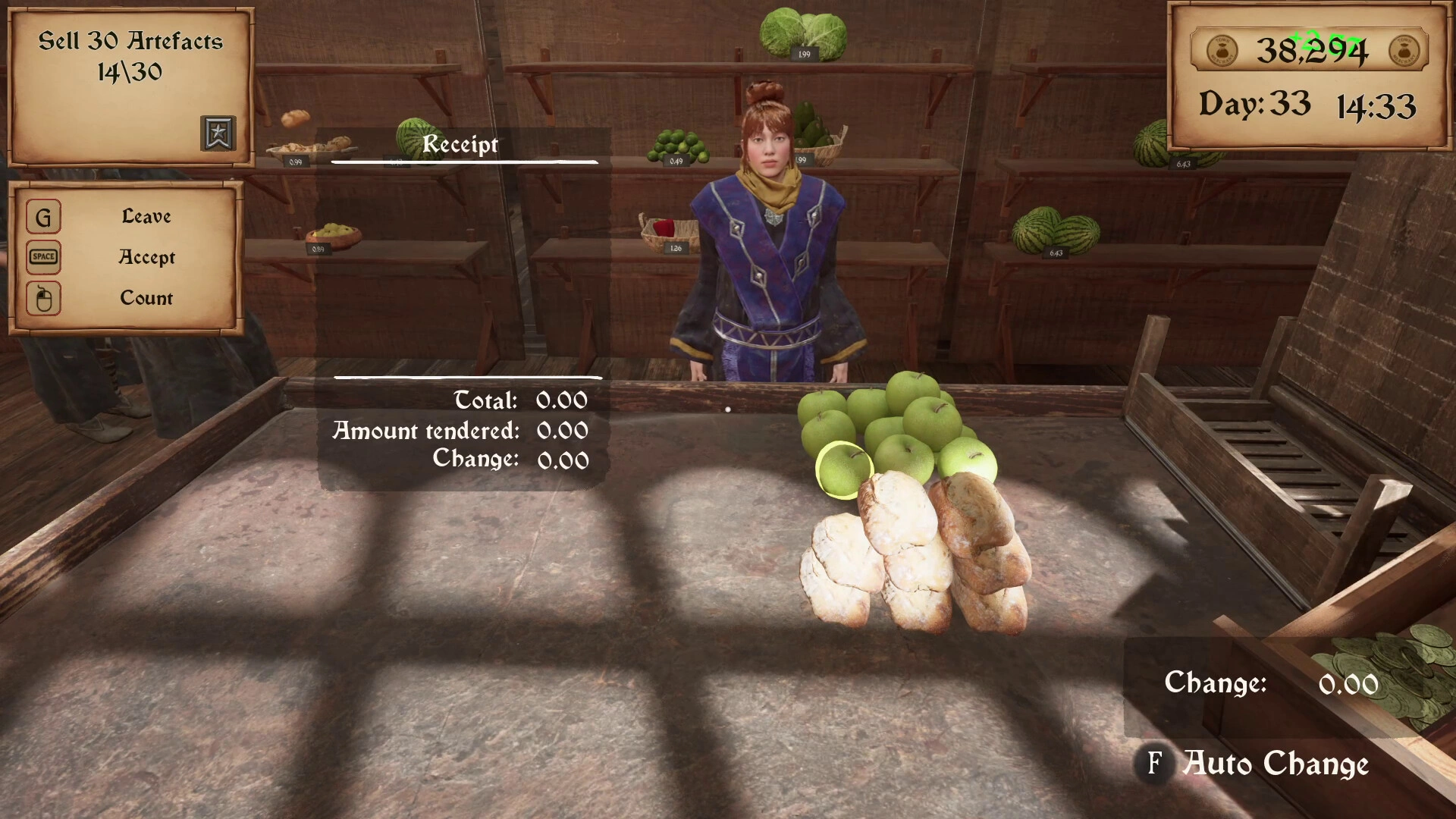Select the Accept option
The height and width of the screenshot is (819, 1456).
(x=146, y=257)
